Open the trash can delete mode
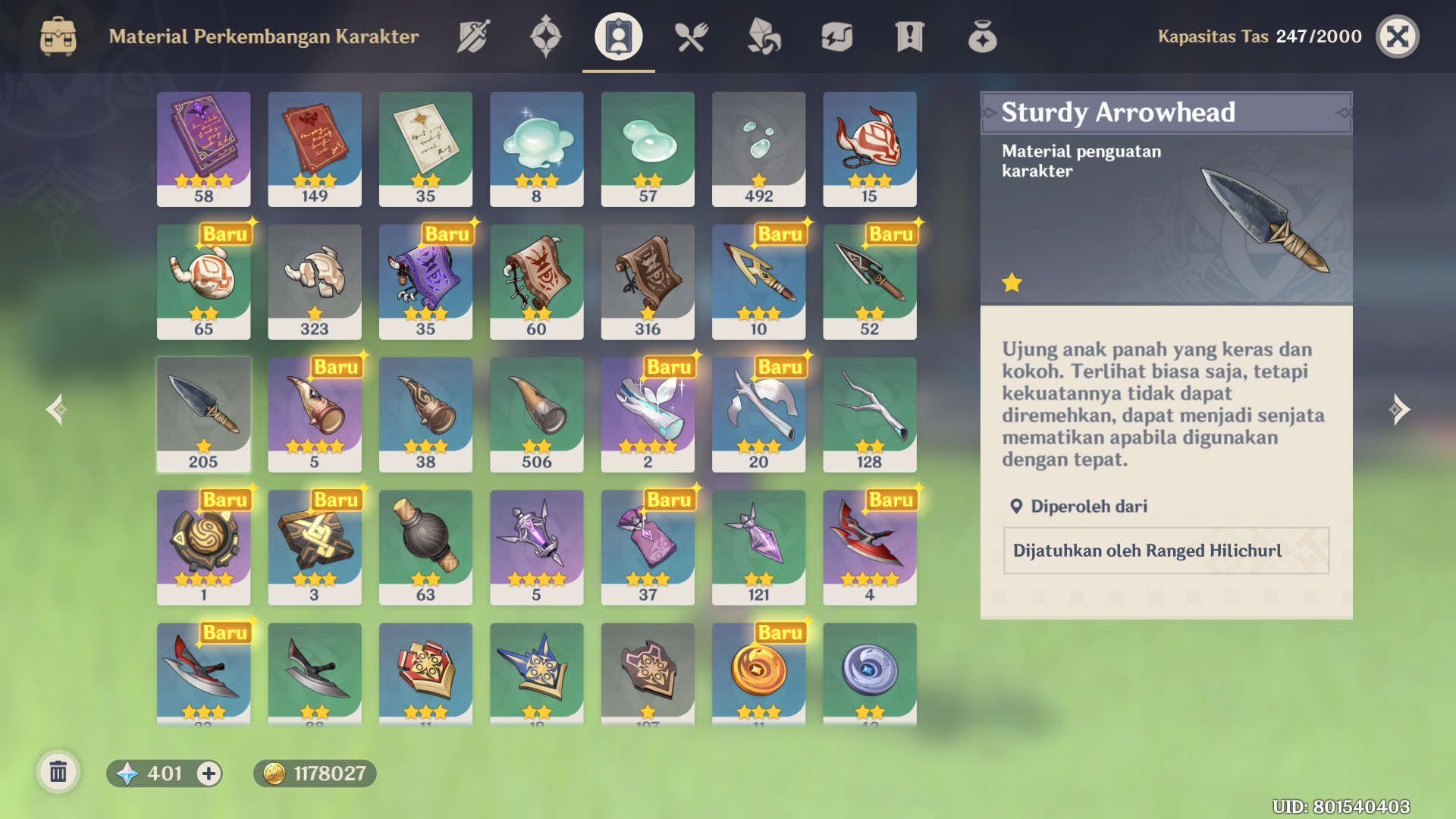The height and width of the screenshot is (819, 1456). tap(58, 773)
